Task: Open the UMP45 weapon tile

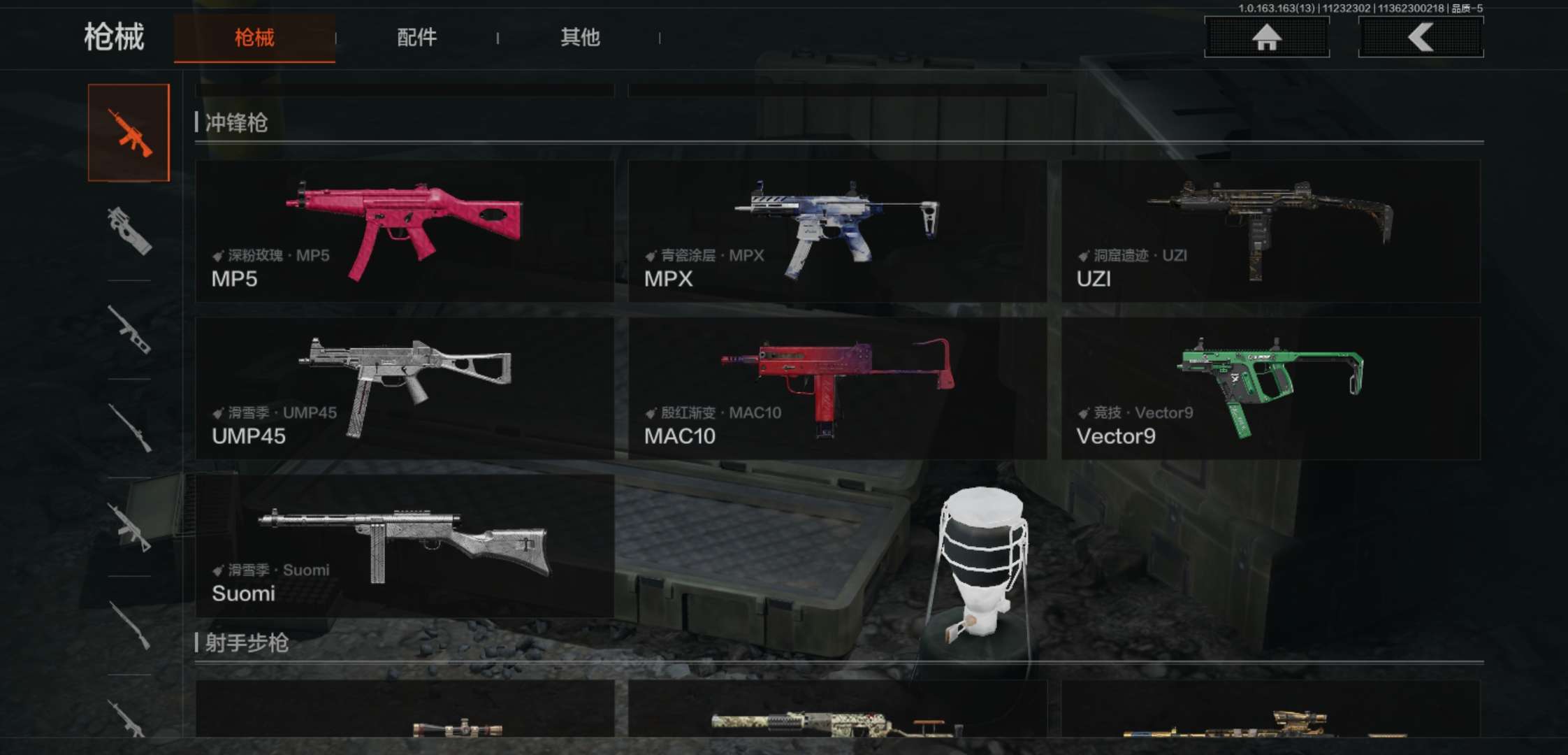Action: [405, 389]
